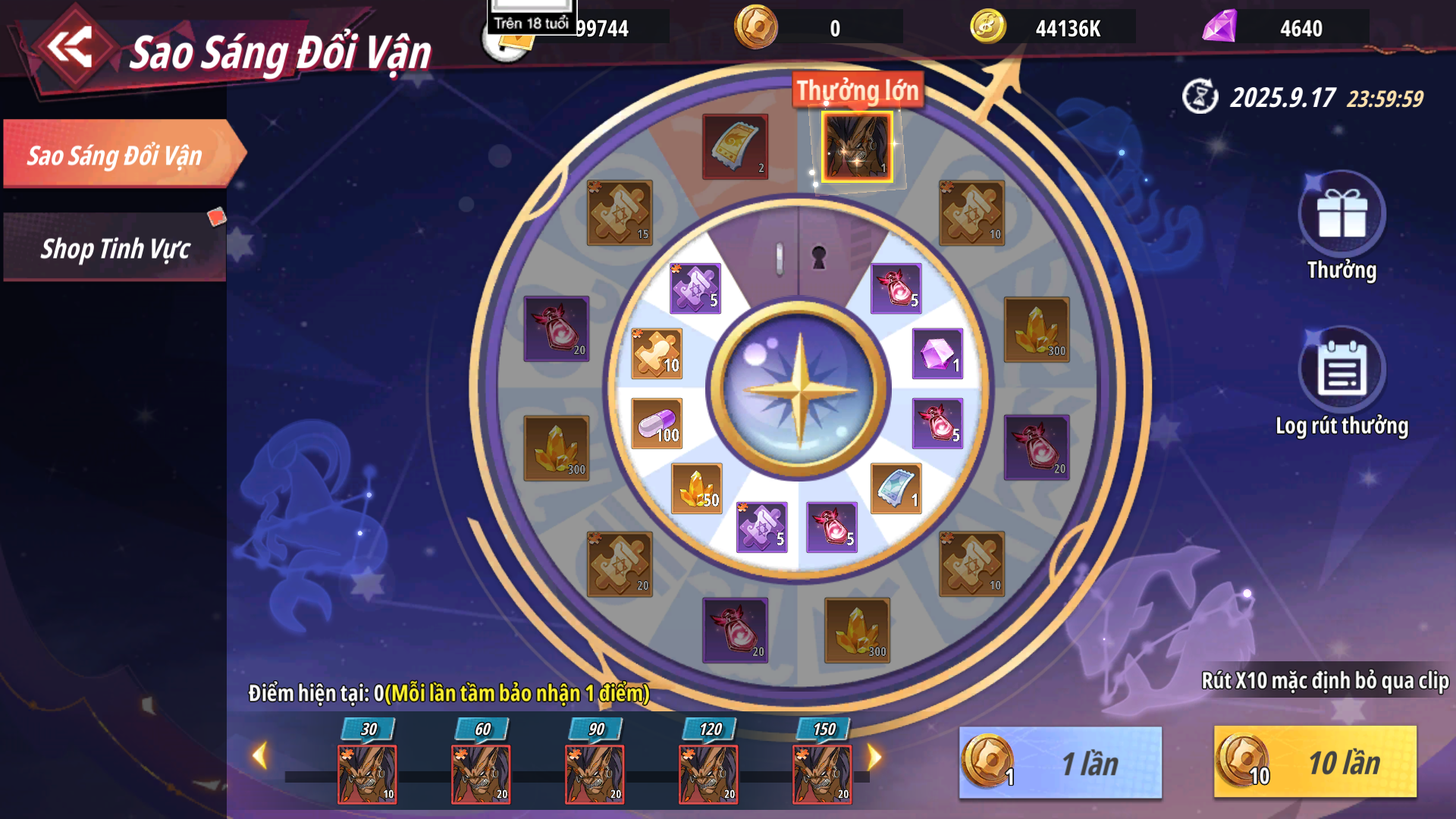
Task: Switch to the Sao Sáng Đổi Vận tab
Action: click(x=115, y=155)
